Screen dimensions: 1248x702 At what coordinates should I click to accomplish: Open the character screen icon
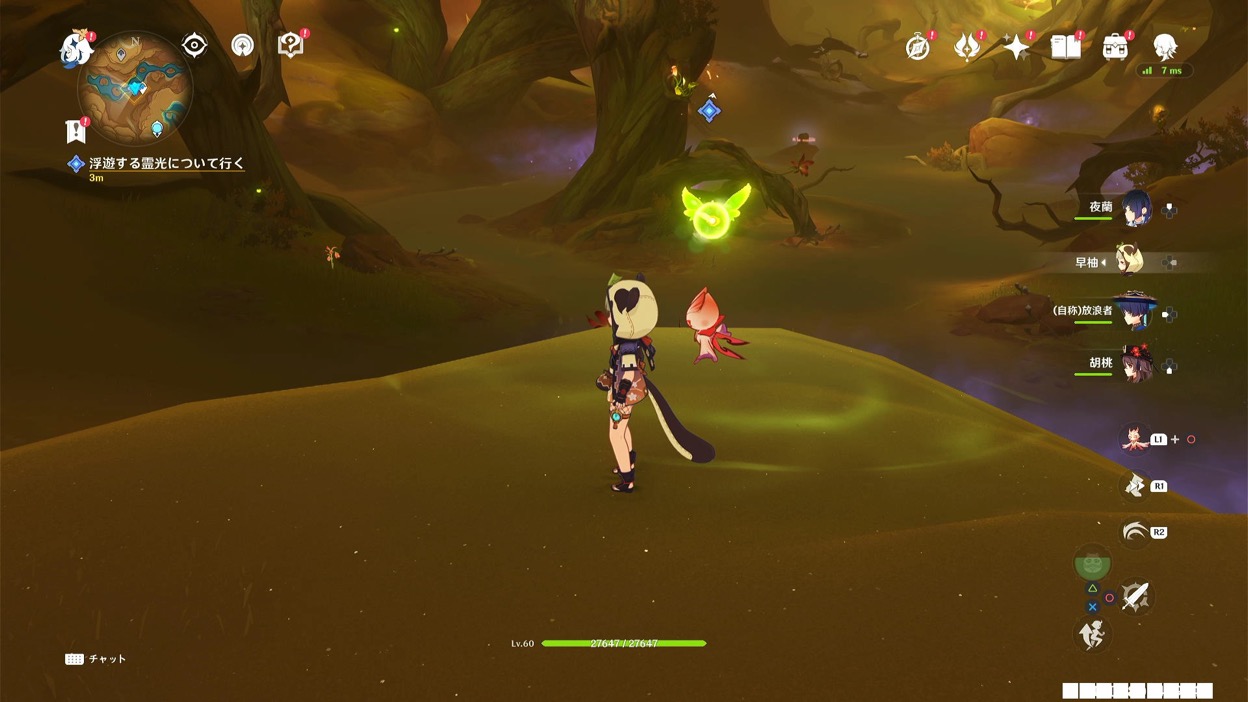click(x=1164, y=46)
